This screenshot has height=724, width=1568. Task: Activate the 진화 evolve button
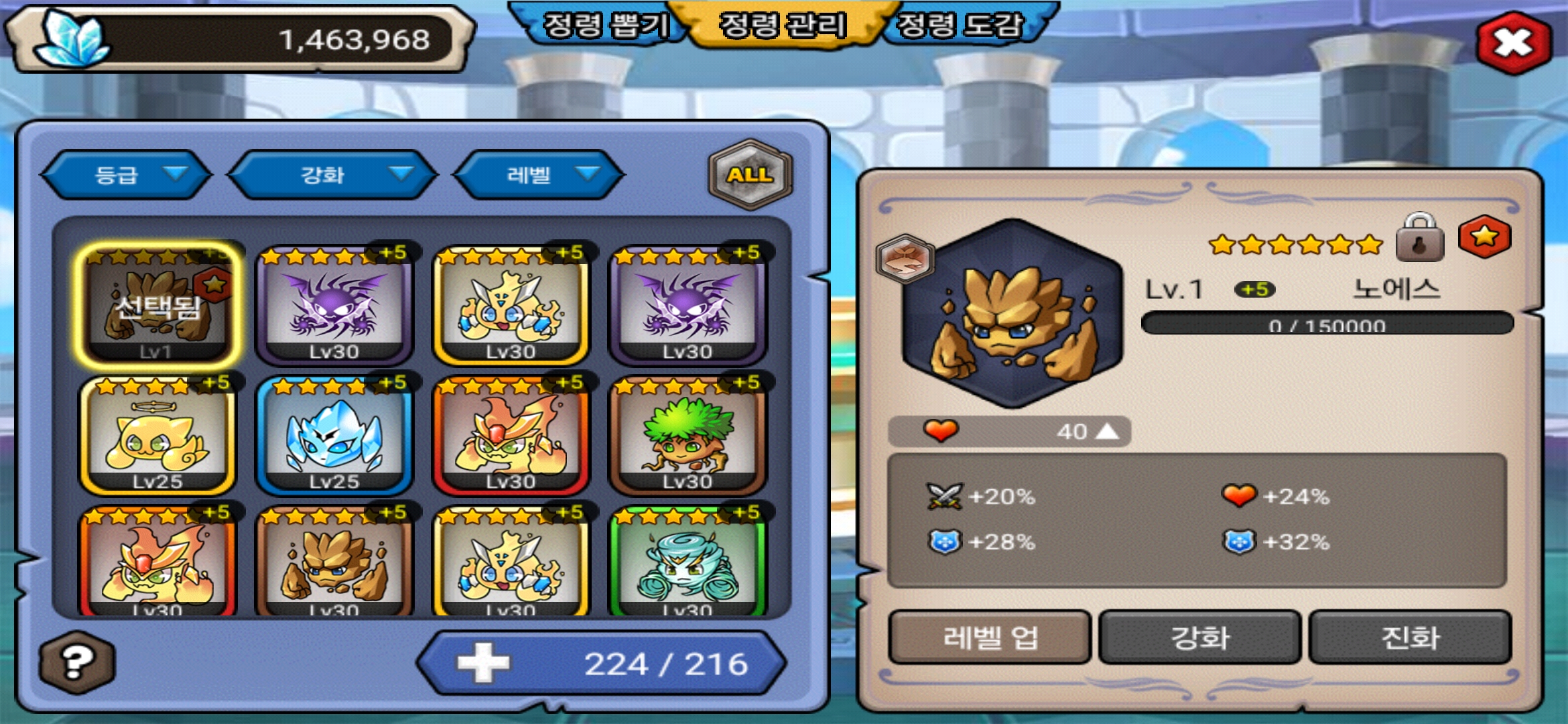pyautogui.click(x=1410, y=637)
